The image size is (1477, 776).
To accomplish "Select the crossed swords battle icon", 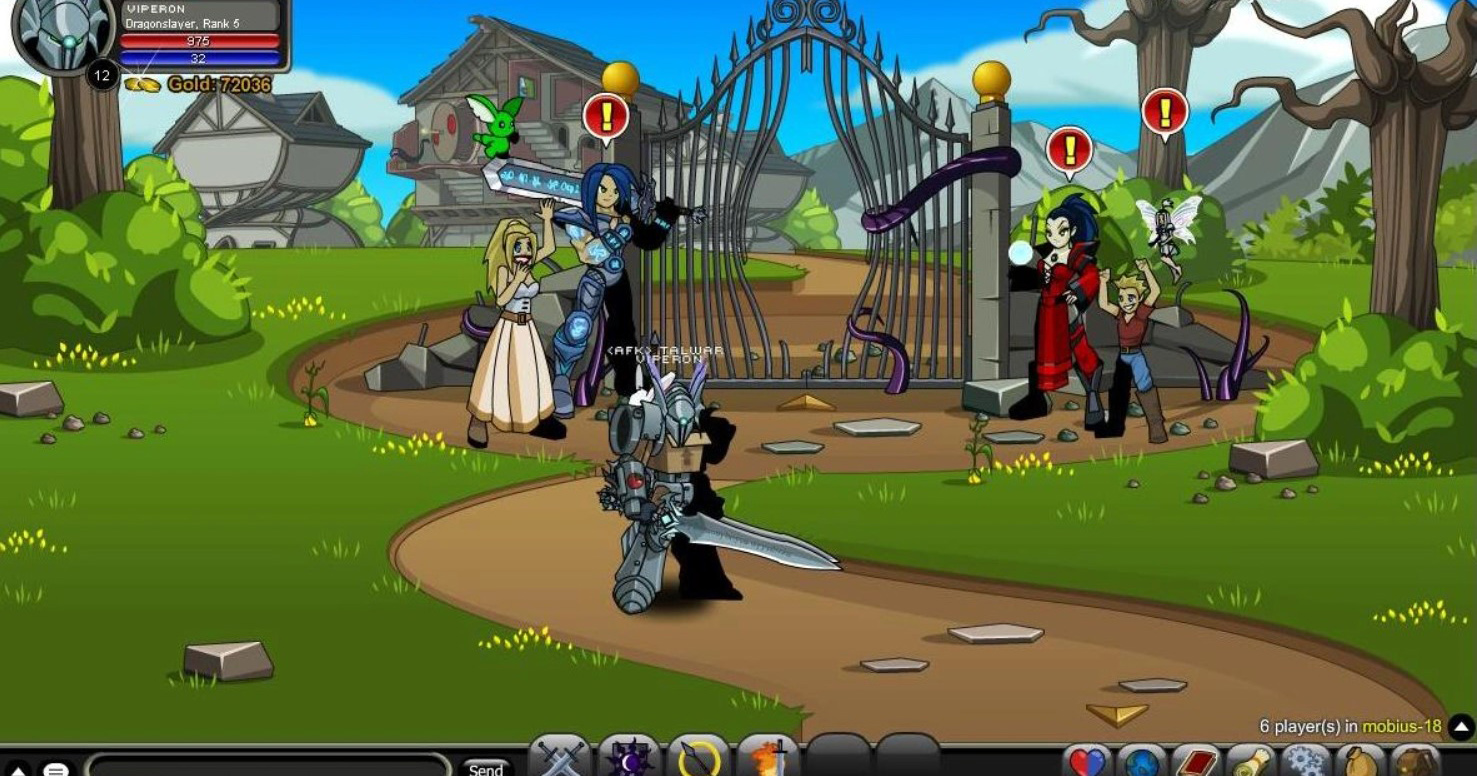I will [560, 762].
